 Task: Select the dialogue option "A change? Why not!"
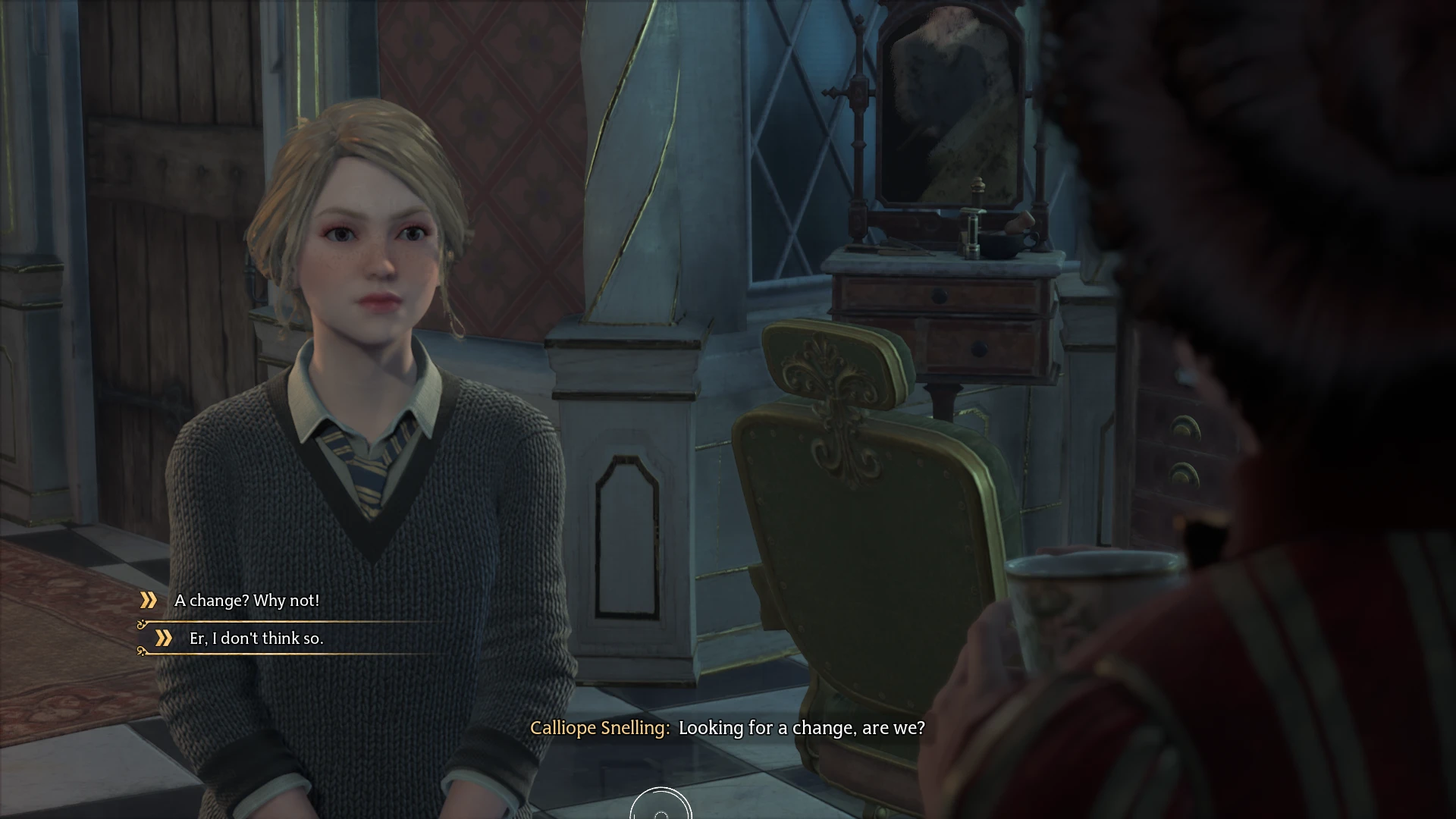point(247,601)
